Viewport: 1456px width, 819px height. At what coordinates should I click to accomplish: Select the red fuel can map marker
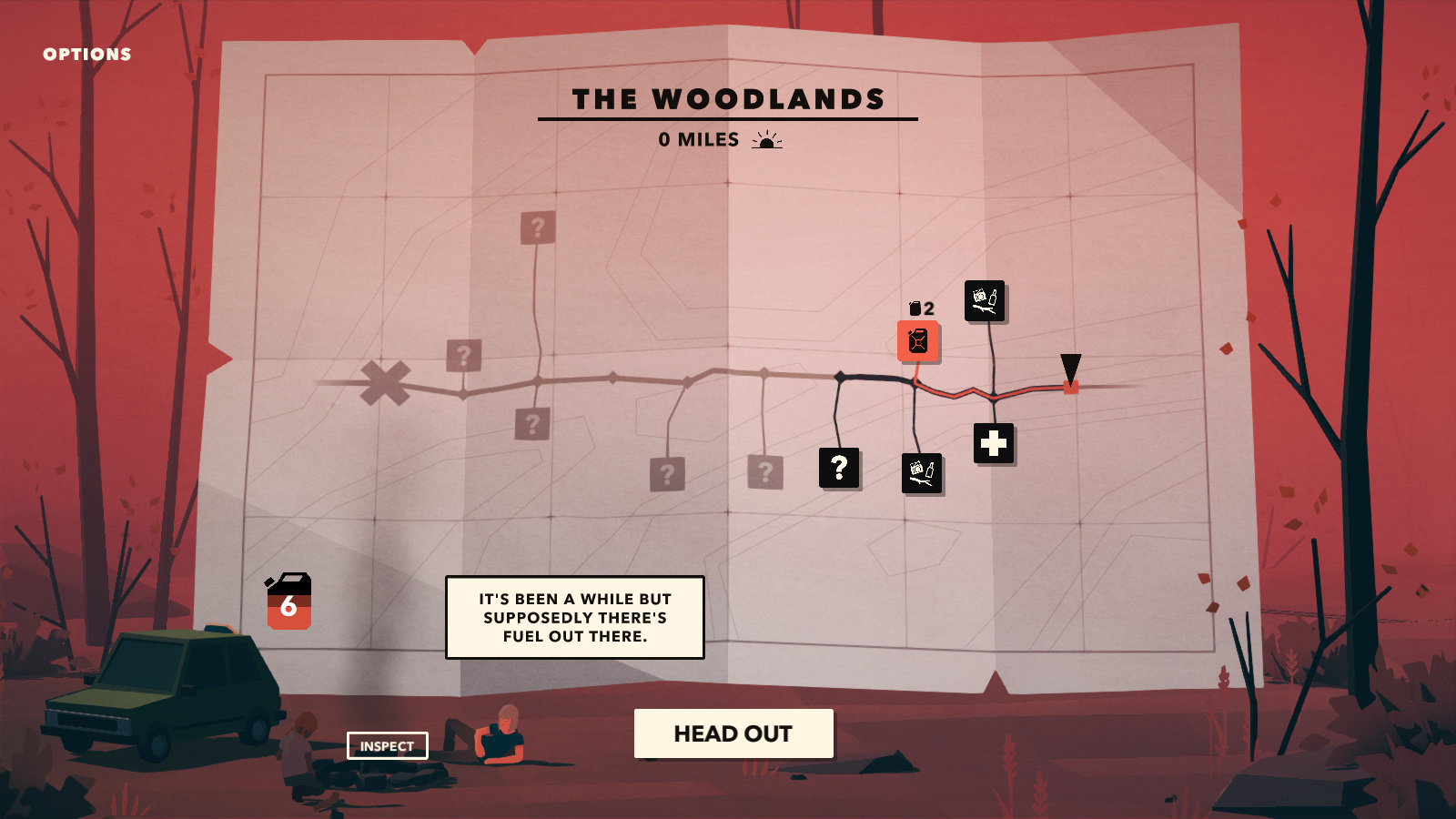[917, 341]
